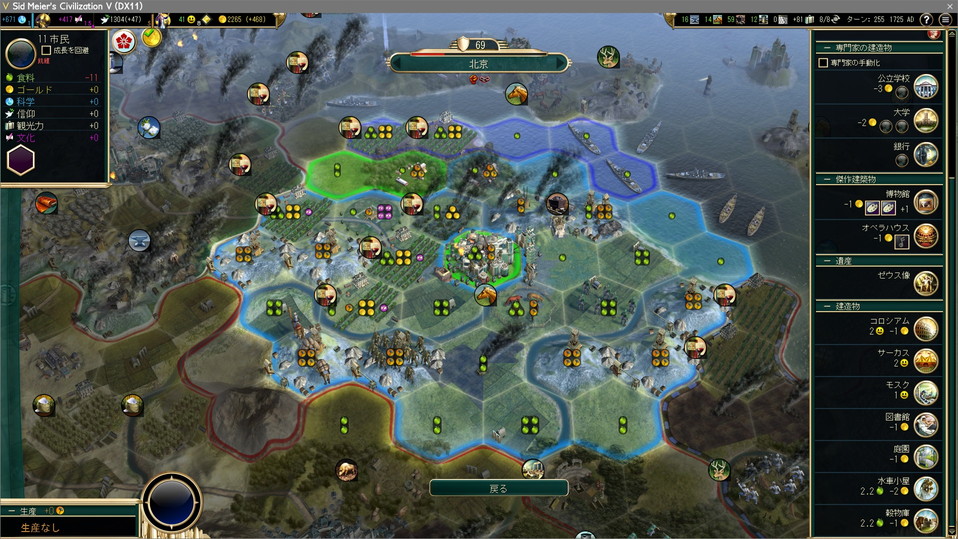Image resolution: width=958 pixels, height=539 pixels.
Task: Click the 戻る button to leave city view
Action: pos(498,488)
